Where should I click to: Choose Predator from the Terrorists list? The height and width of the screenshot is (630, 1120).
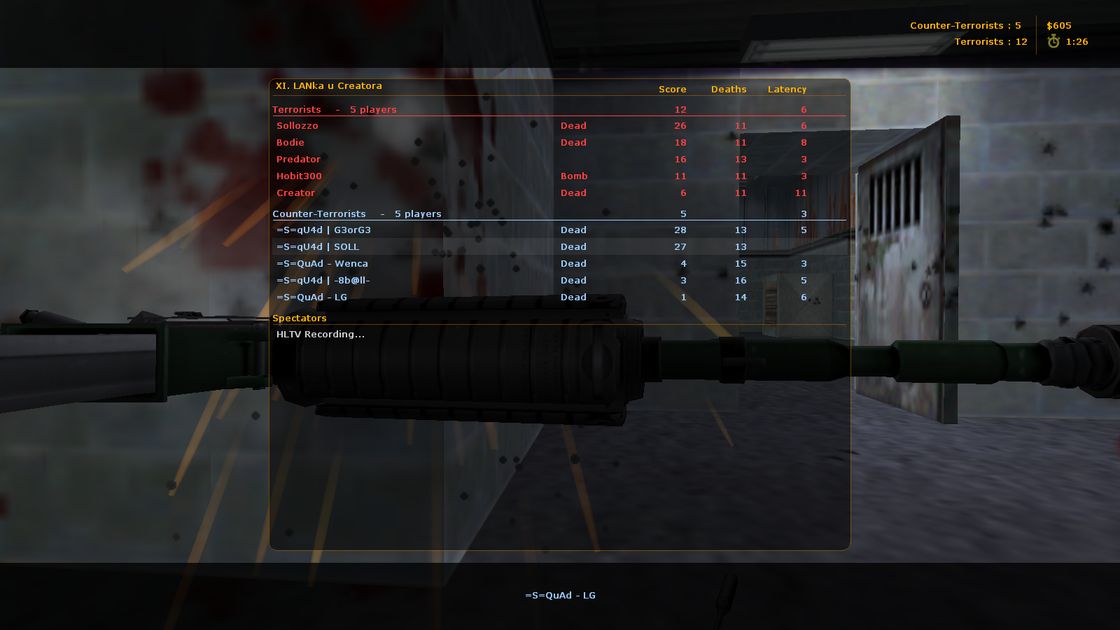(x=299, y=160)
